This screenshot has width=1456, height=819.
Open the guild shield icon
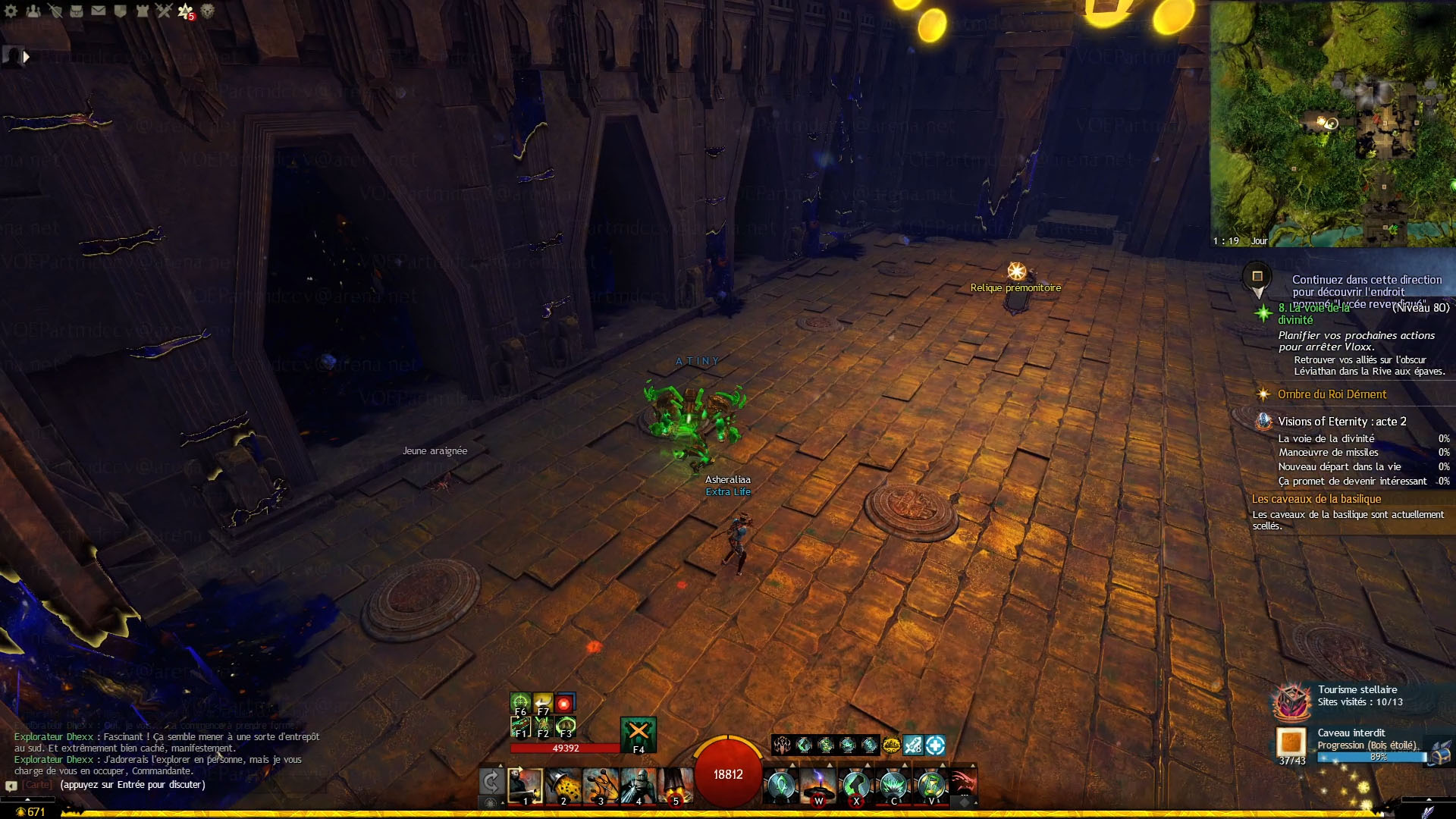click(120, 11)
